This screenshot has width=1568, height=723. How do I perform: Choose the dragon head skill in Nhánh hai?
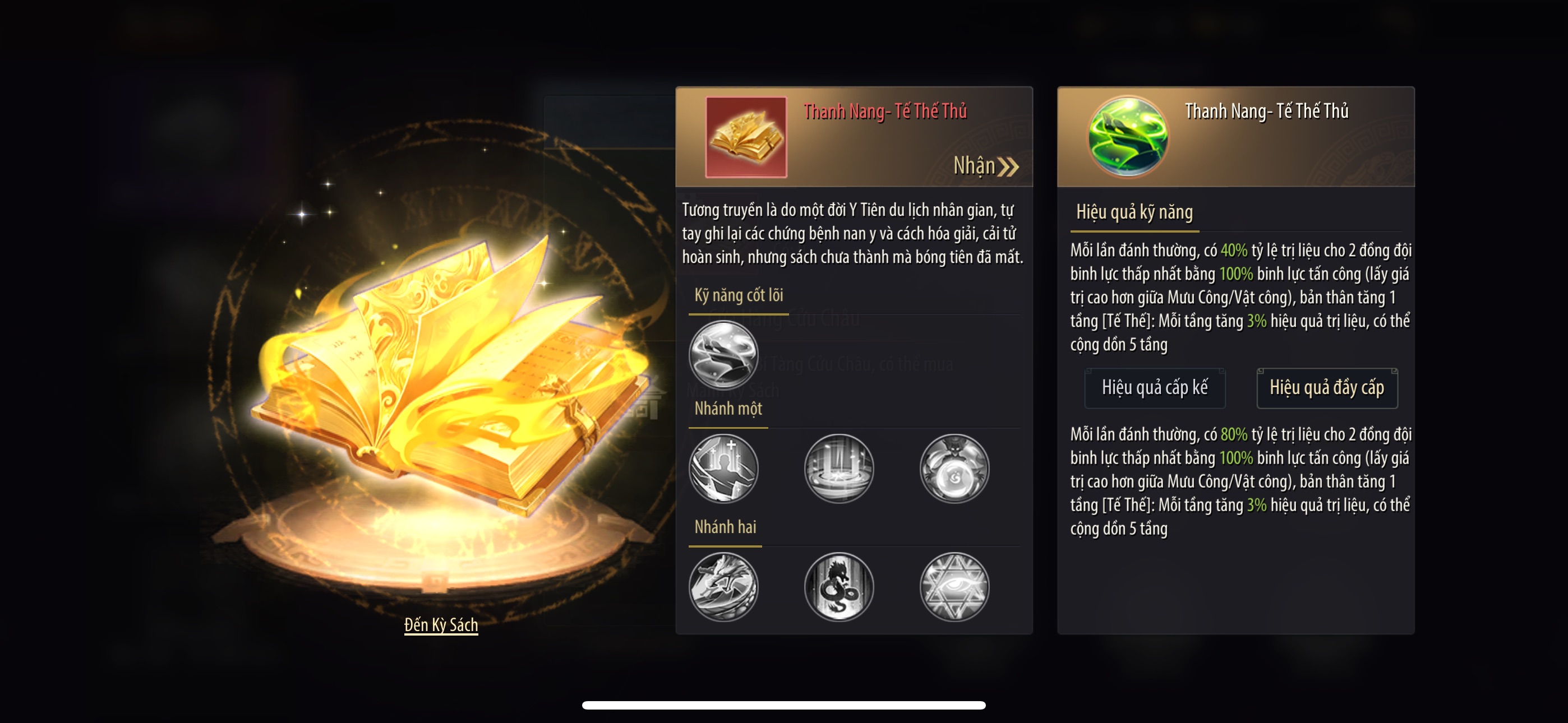723,586
